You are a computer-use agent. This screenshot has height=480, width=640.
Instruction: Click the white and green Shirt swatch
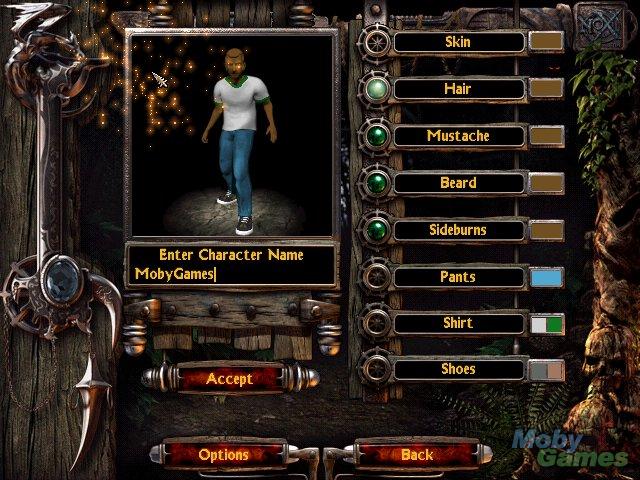(x=546, y=324)
